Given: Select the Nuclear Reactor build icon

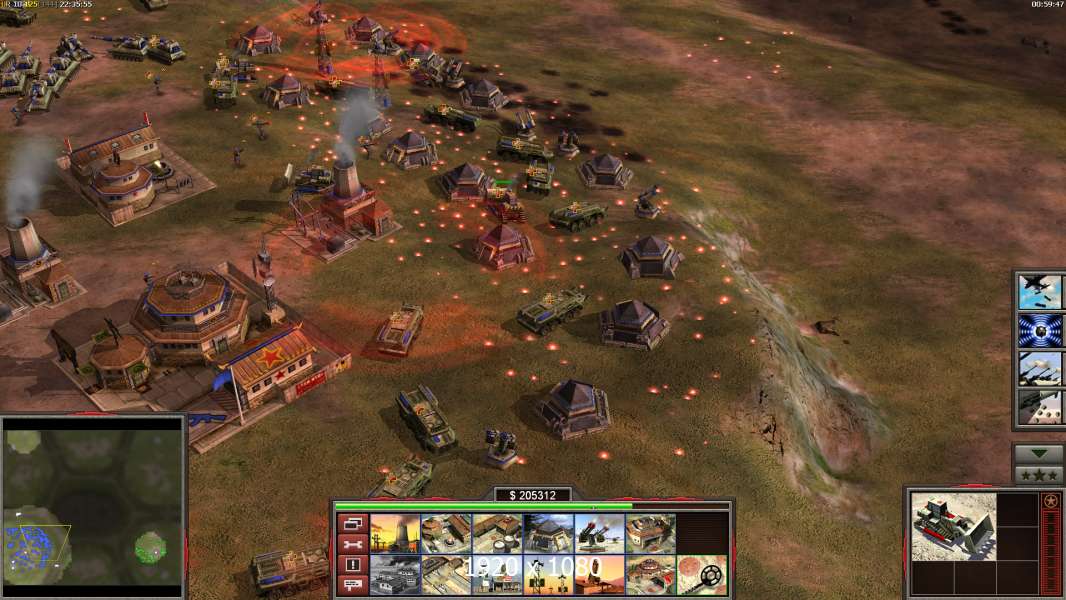Looking at the screenshot, I should coord(395,534).
